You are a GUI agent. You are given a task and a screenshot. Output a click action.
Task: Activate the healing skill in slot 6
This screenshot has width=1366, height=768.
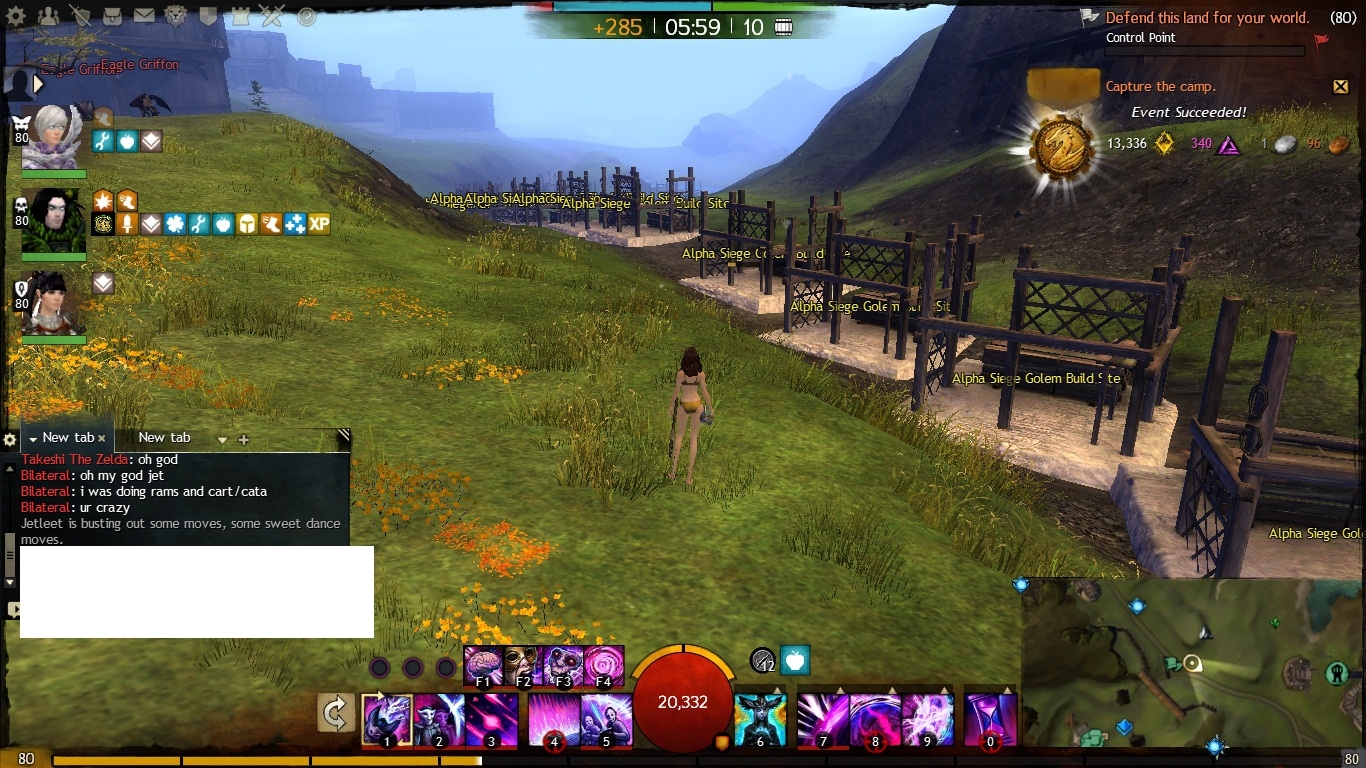click(x=760, y=719)
